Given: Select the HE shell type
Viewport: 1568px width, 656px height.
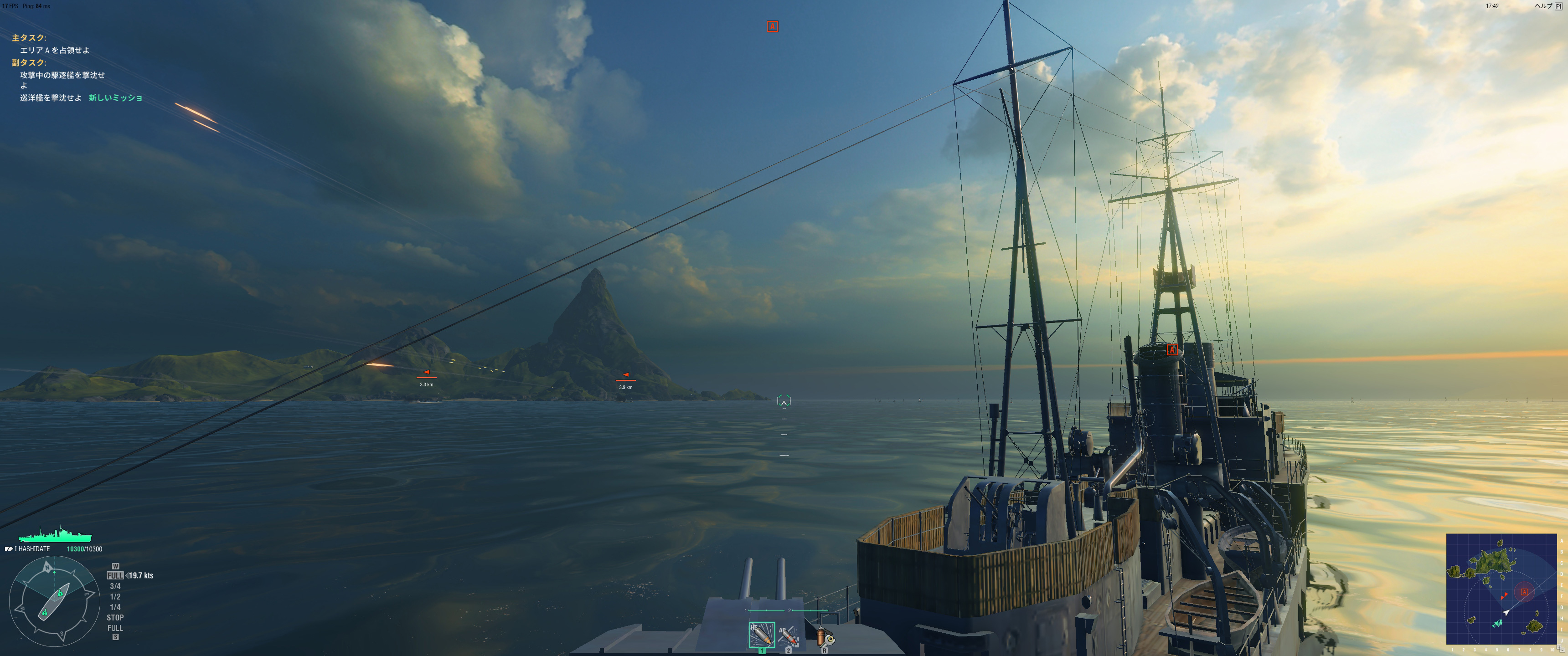Looking at the screenshot, I should tap(761, 635).
